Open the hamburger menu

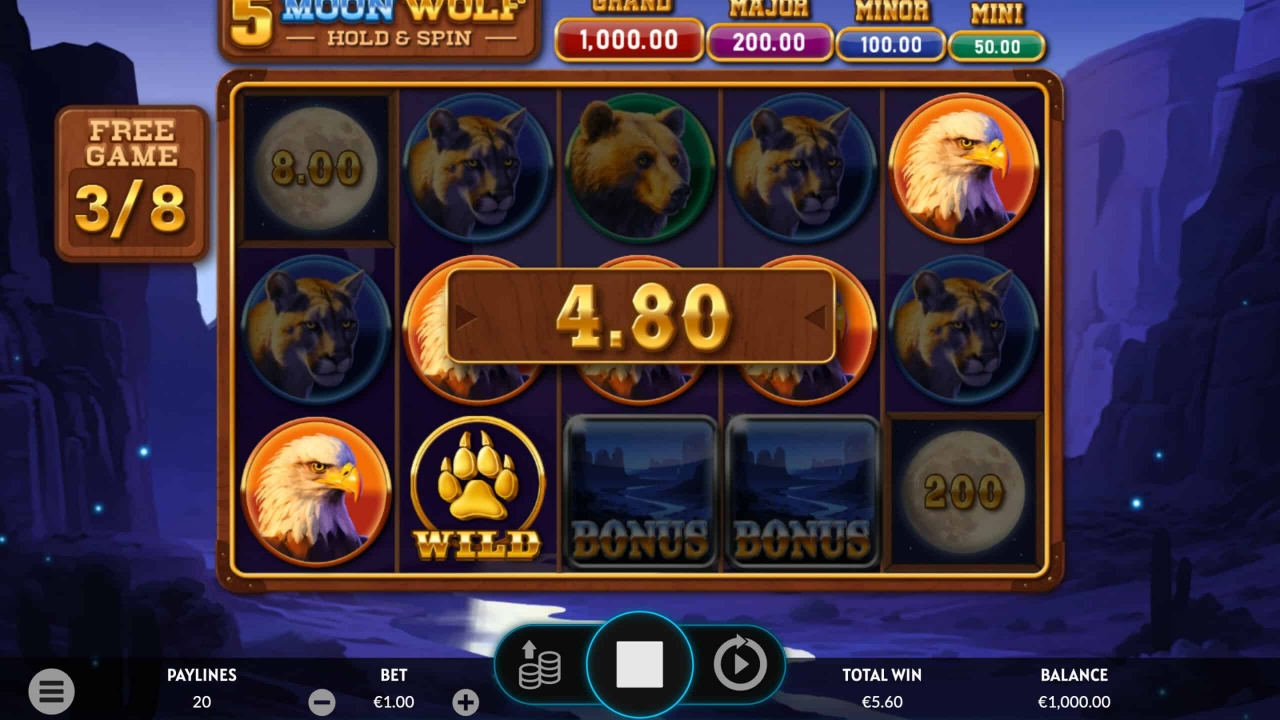[51, 691]
